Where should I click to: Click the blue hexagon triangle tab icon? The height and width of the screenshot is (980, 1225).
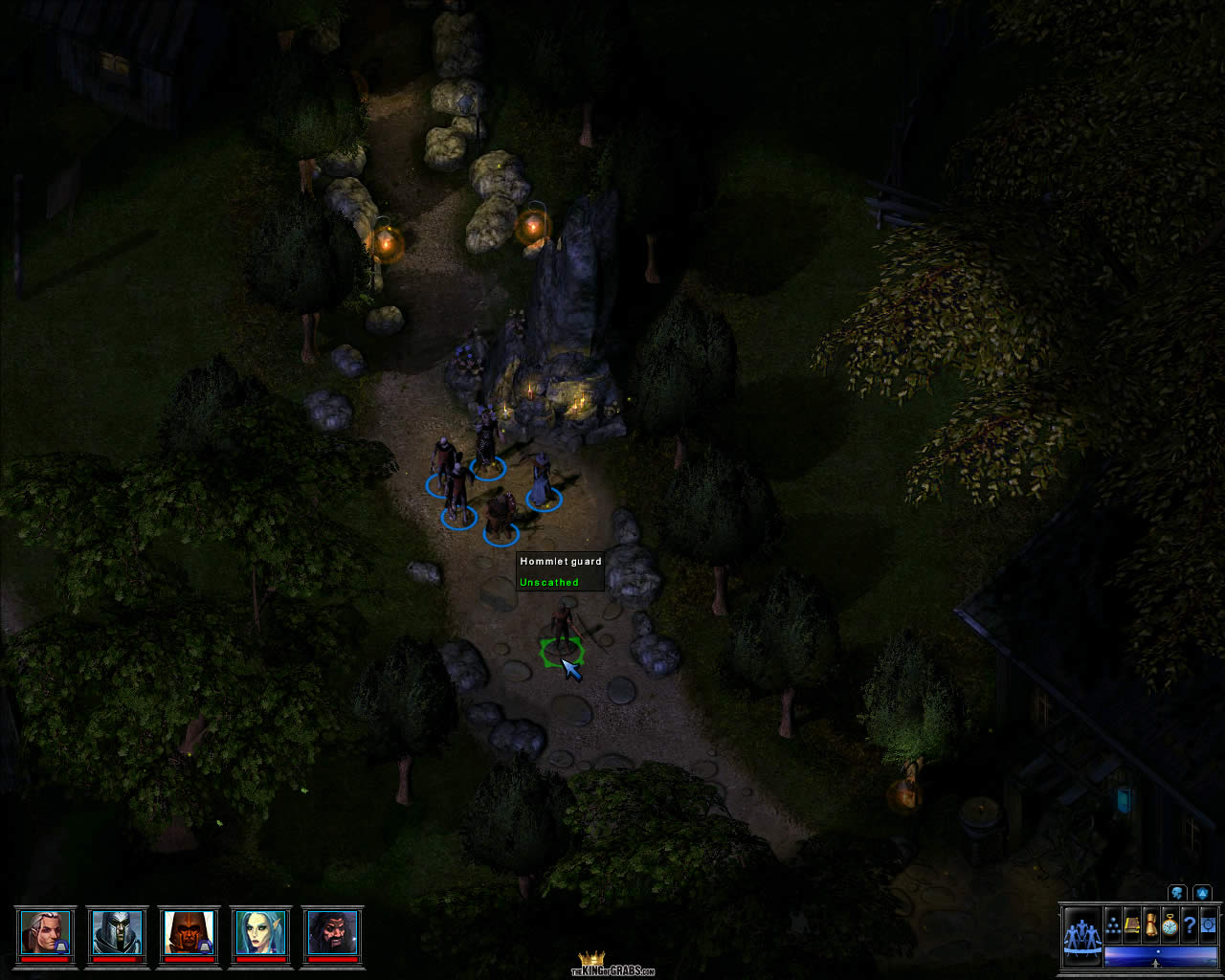pos(1202,893)
